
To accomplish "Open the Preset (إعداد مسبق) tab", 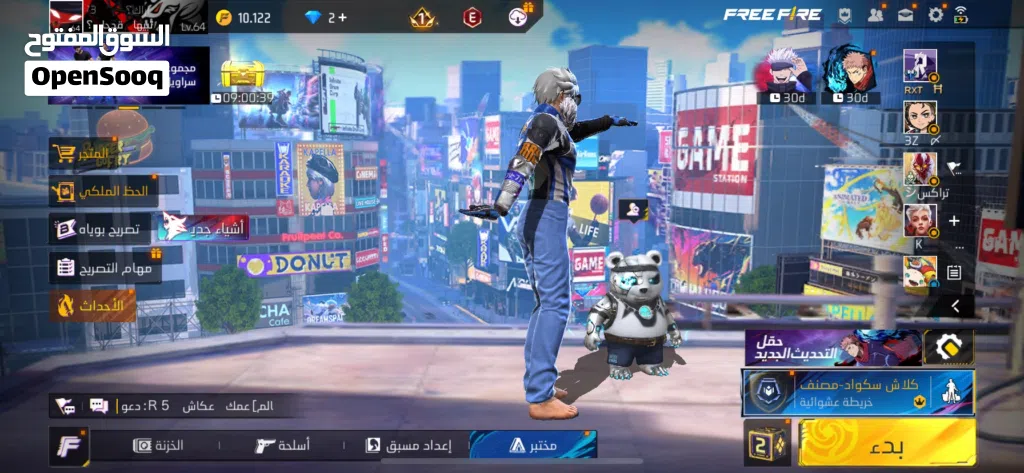I will [410, 445].
